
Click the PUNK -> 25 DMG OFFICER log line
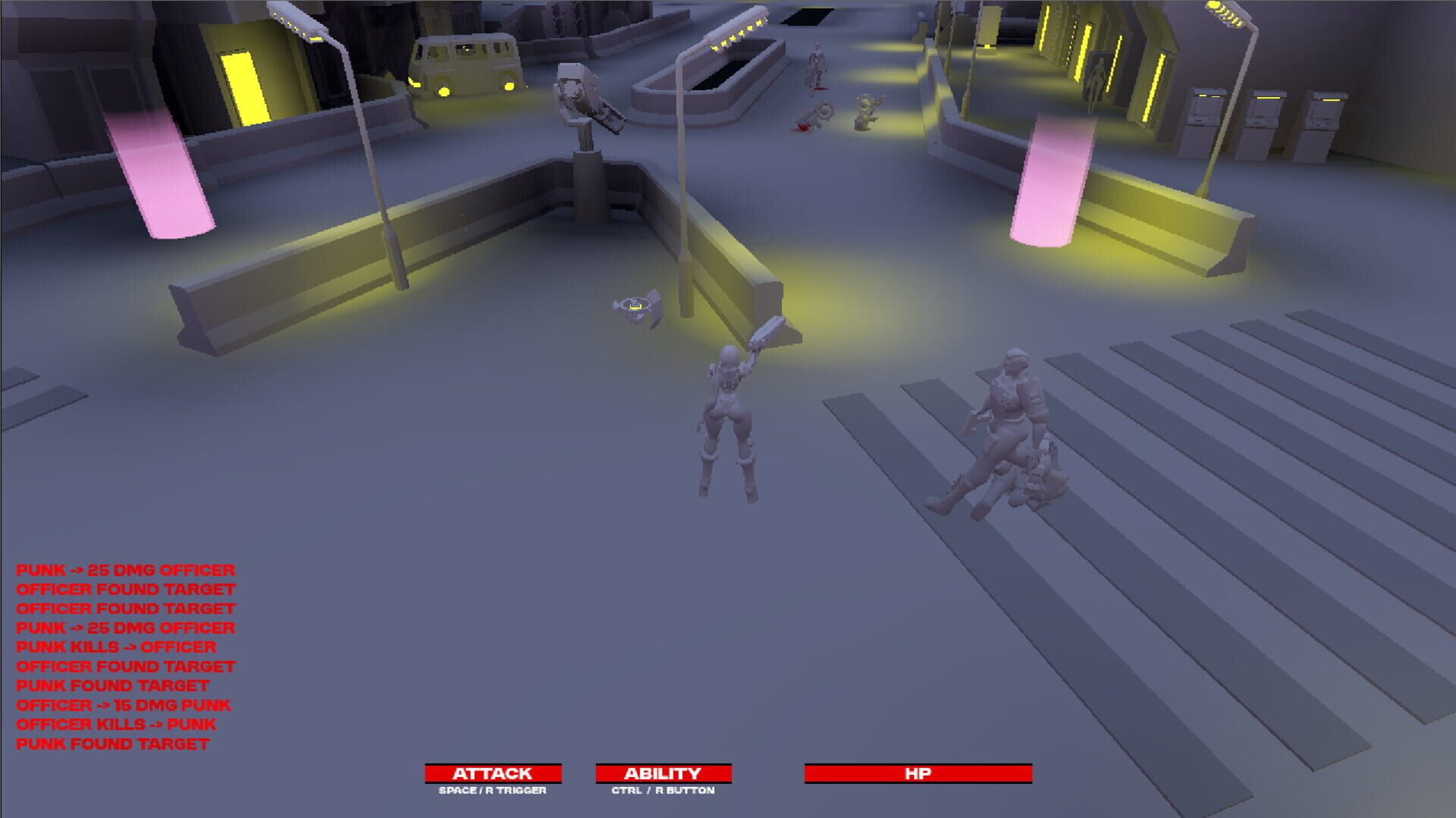(x=125, y=570)
